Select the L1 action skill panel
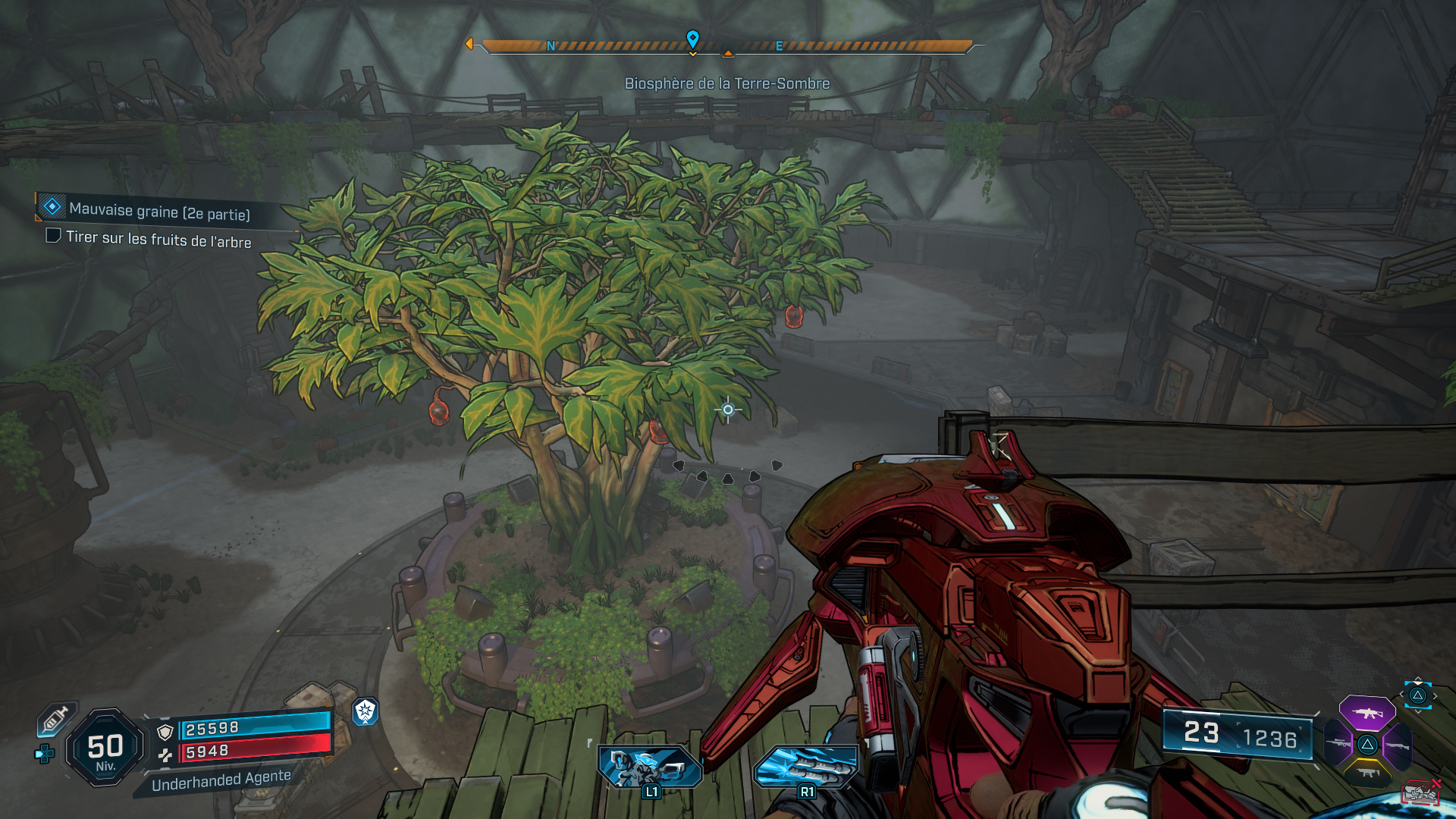The width and height of the screenshot is (1456, 819). pos(648,767)
